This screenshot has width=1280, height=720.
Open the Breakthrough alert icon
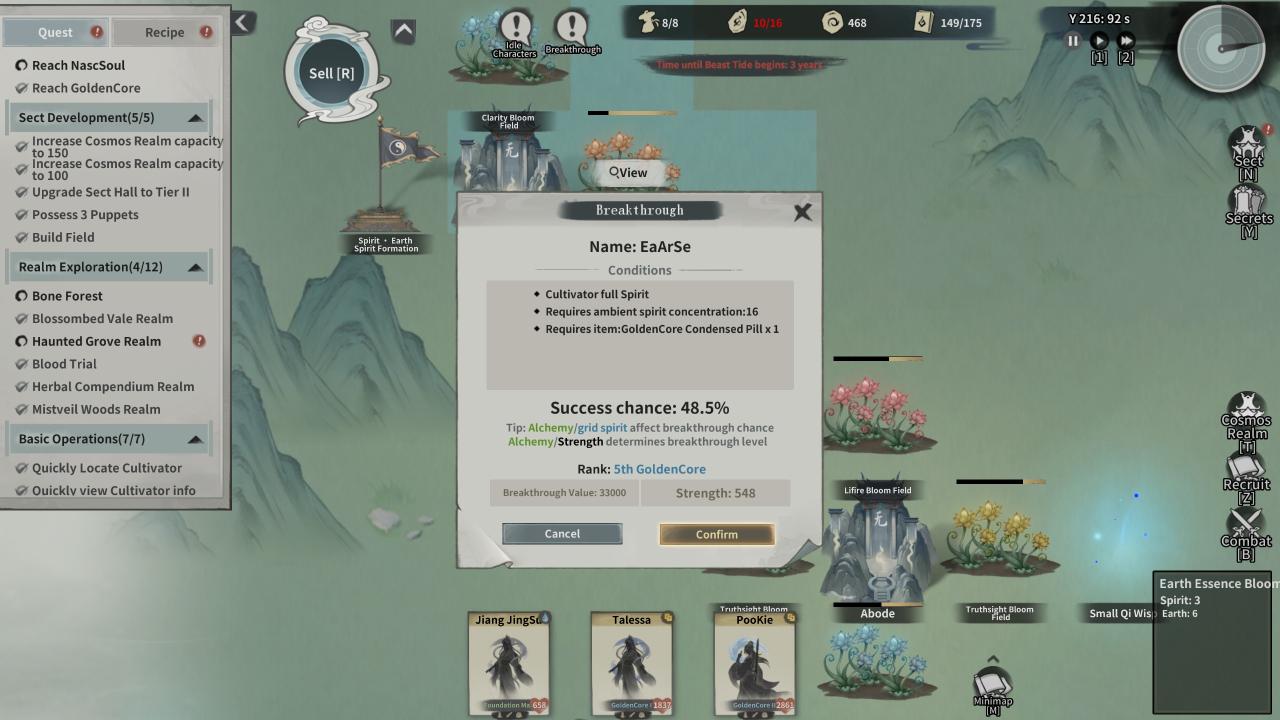(x=573, y=31)
